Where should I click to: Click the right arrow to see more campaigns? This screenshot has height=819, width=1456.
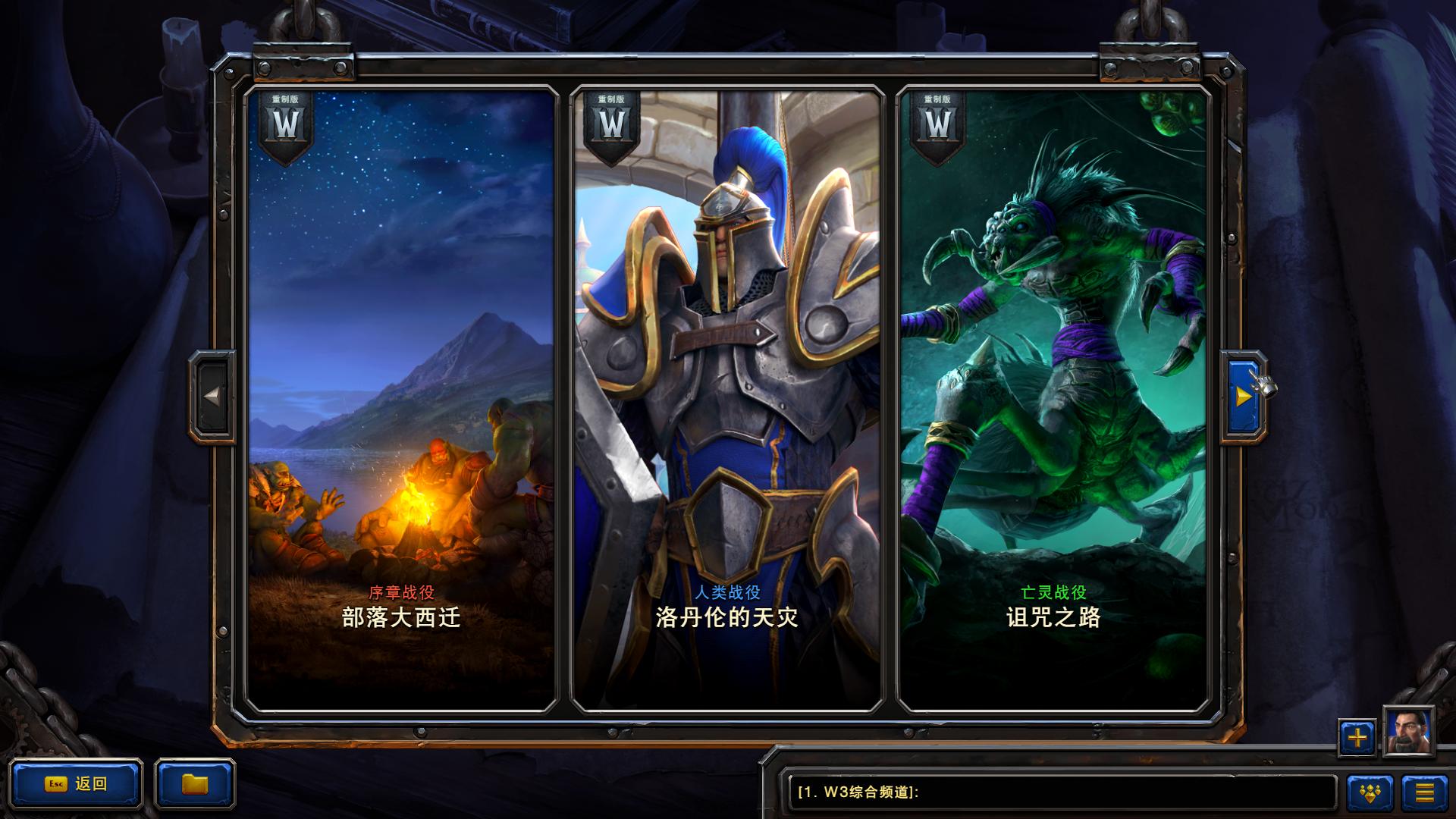(1242, 394)
